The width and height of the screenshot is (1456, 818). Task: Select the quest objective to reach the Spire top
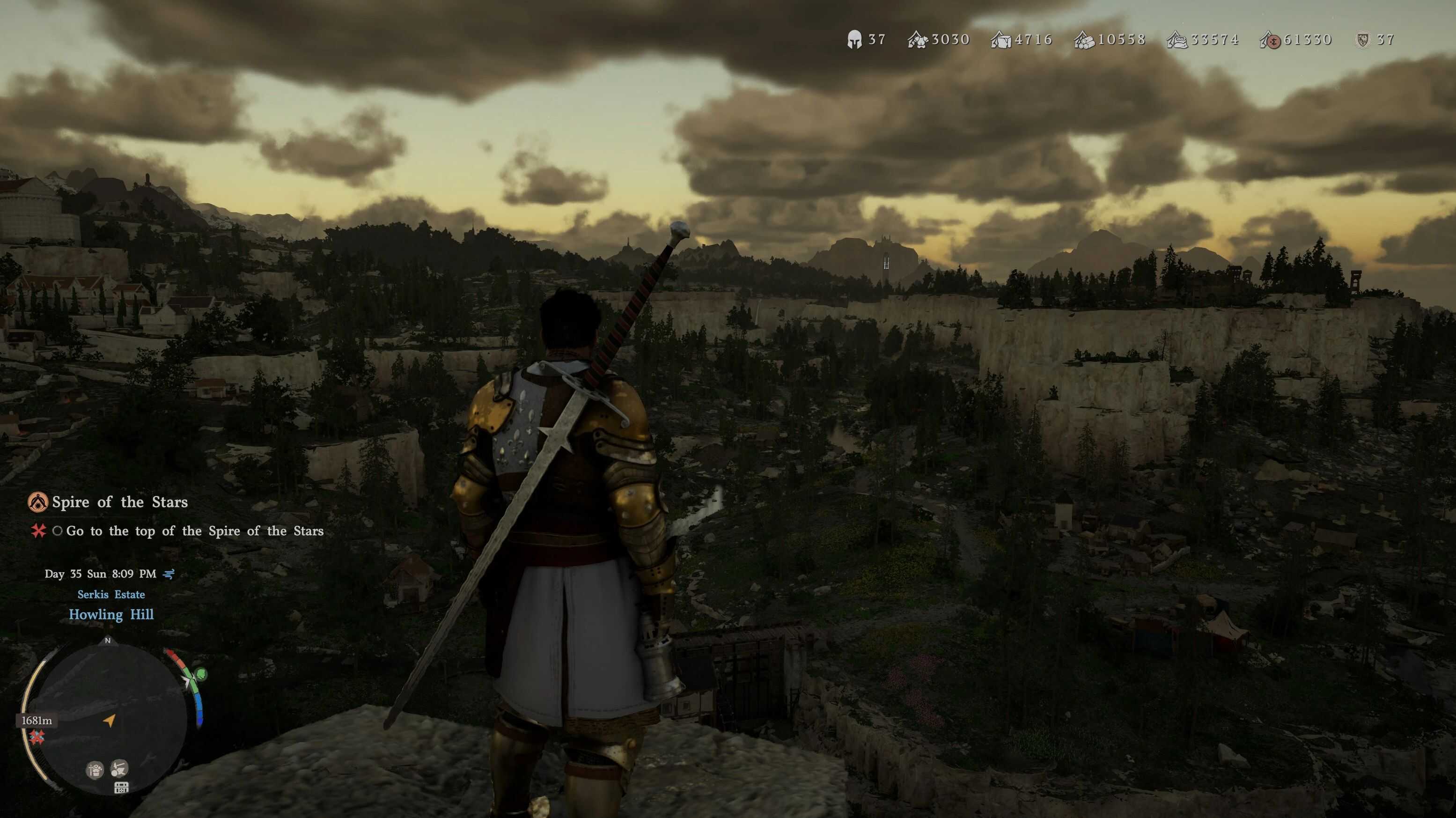[194, 531]
